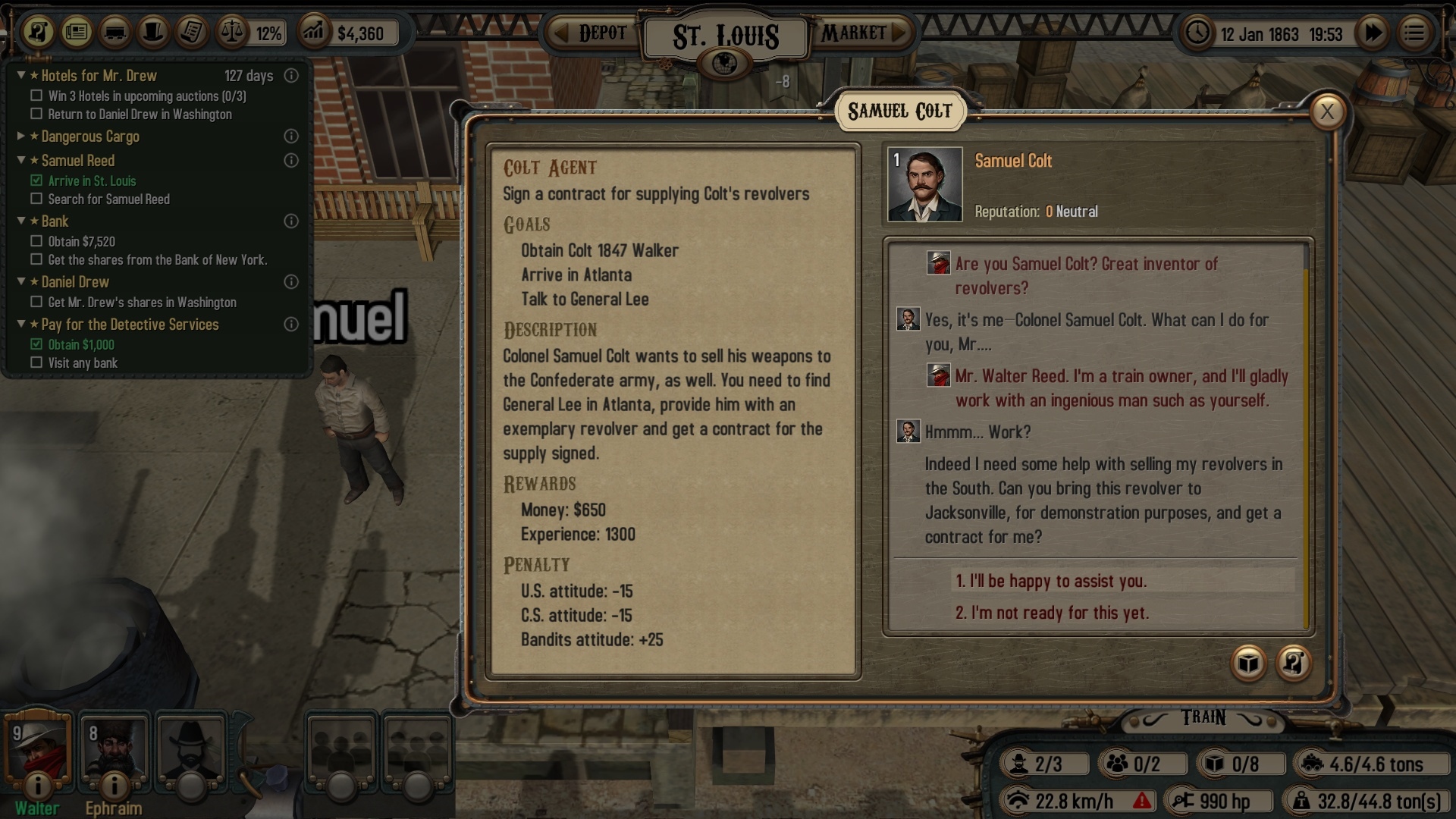Go to the Depot

(593, 33)
